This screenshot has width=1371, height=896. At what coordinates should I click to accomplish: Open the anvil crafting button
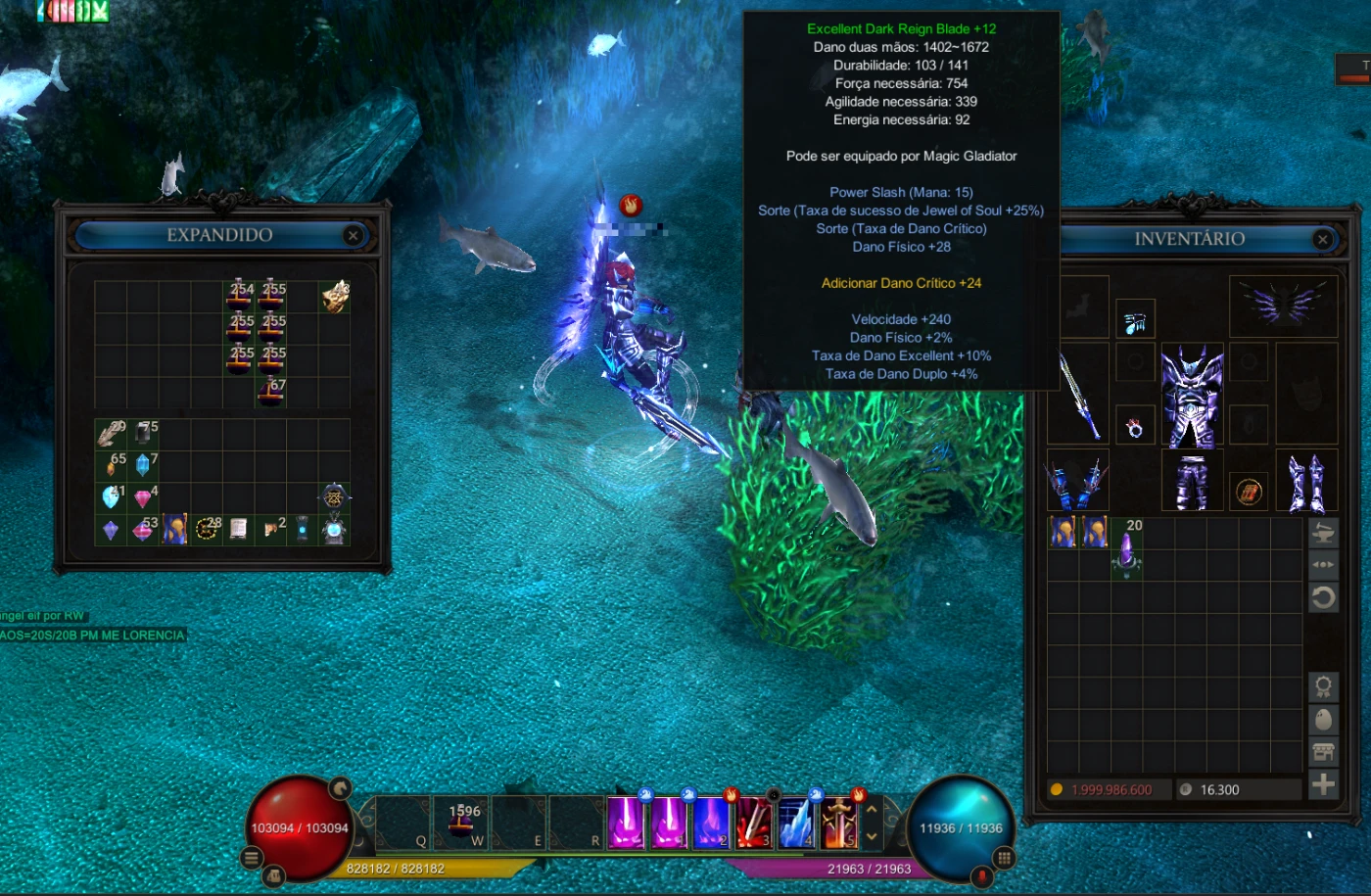(x=1323, y=534)
